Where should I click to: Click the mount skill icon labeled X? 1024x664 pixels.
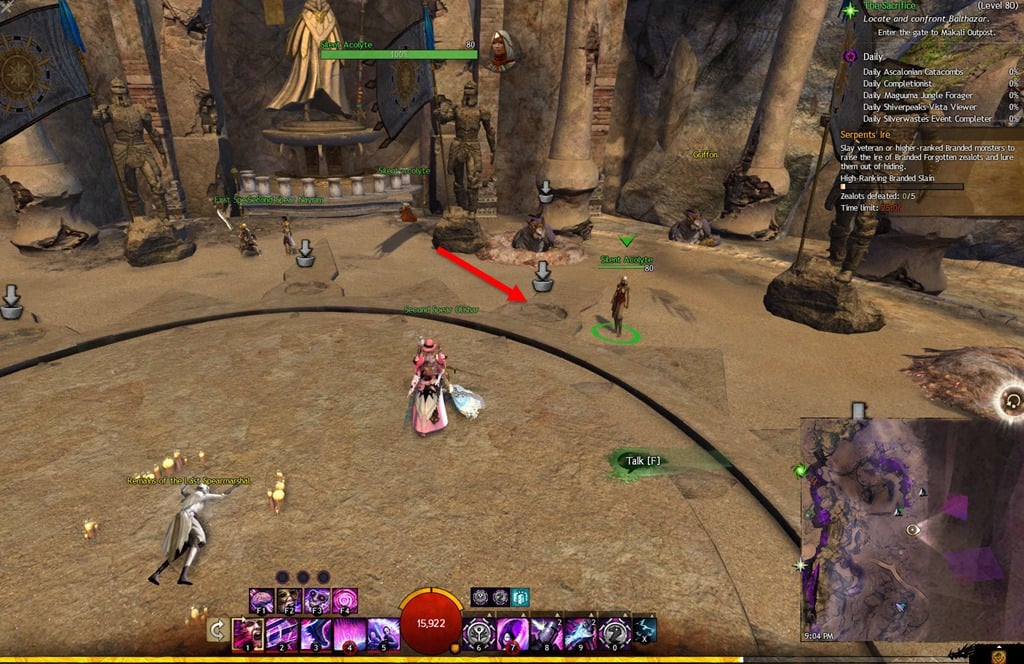coord(645,630)
